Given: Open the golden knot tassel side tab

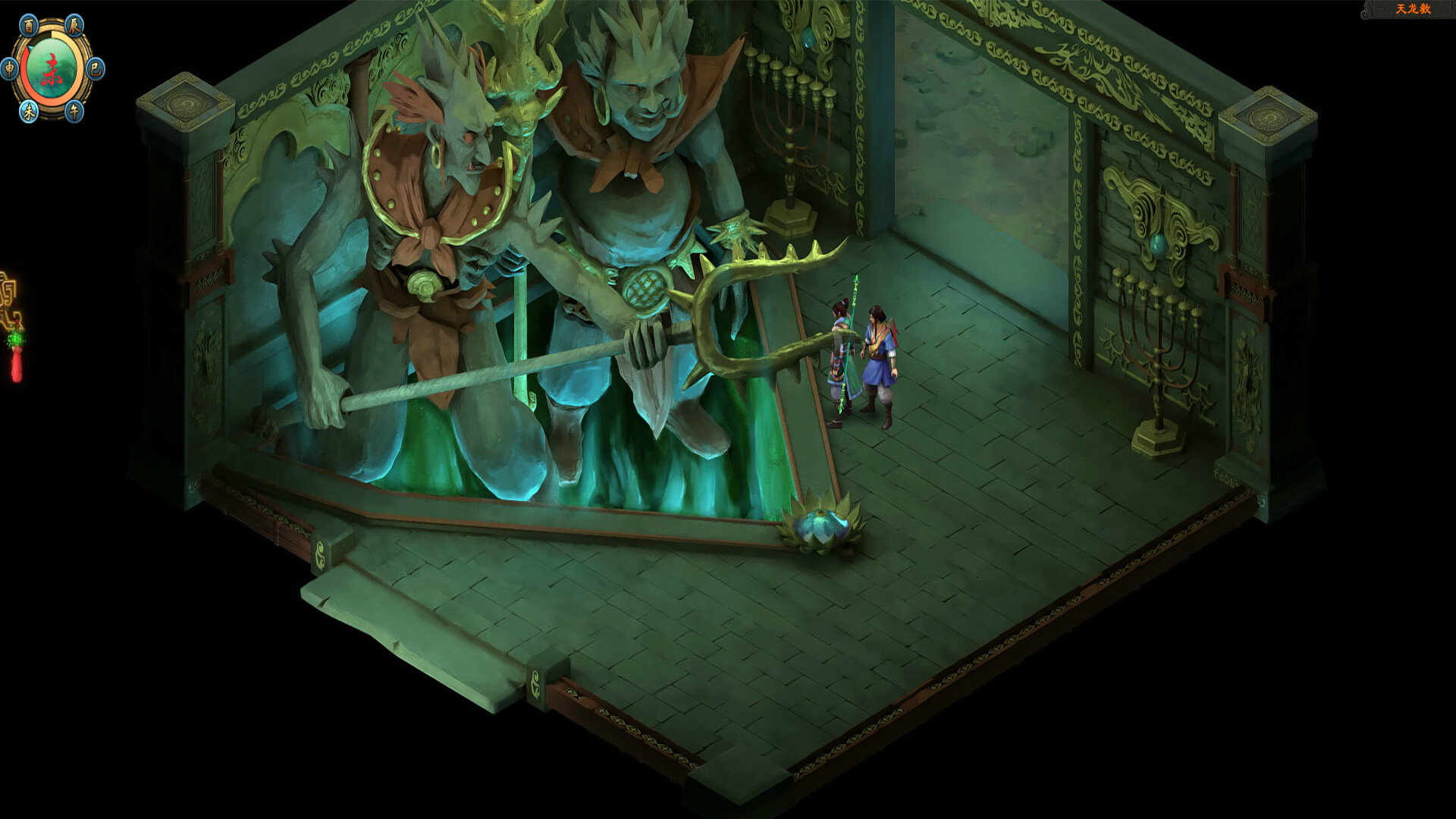Looking at the screenshot, I should point(12,326).
